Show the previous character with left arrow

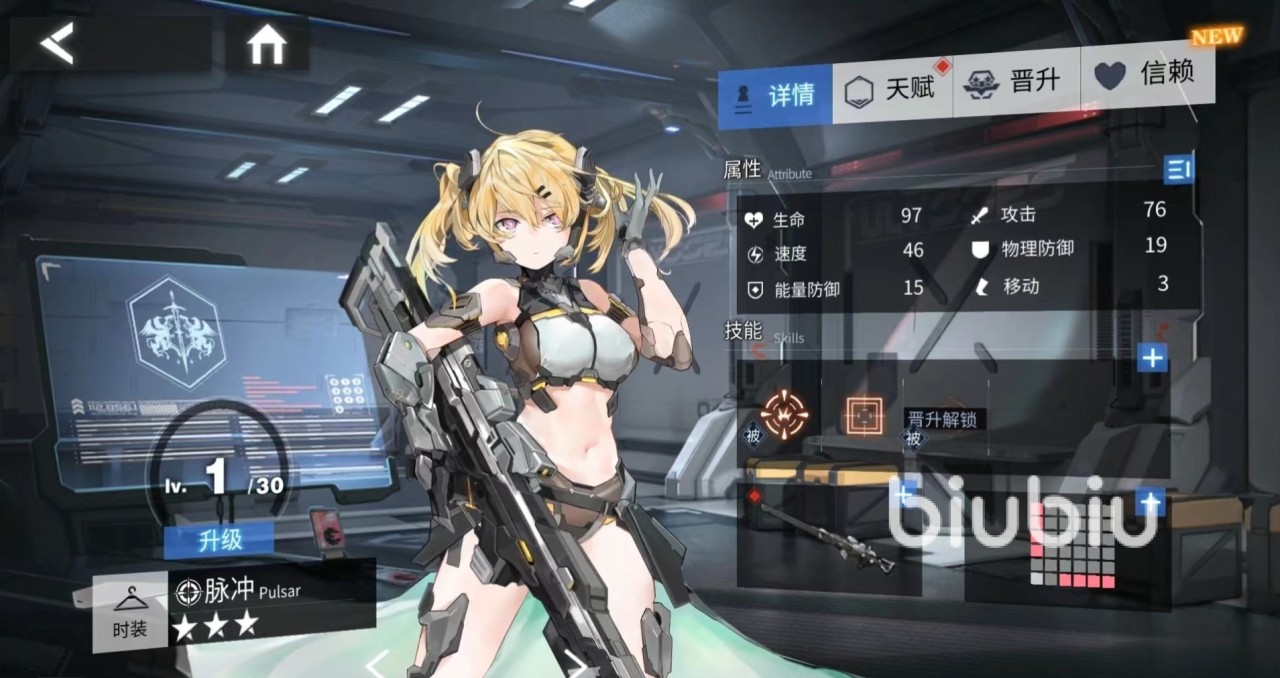tap(376, 664)
